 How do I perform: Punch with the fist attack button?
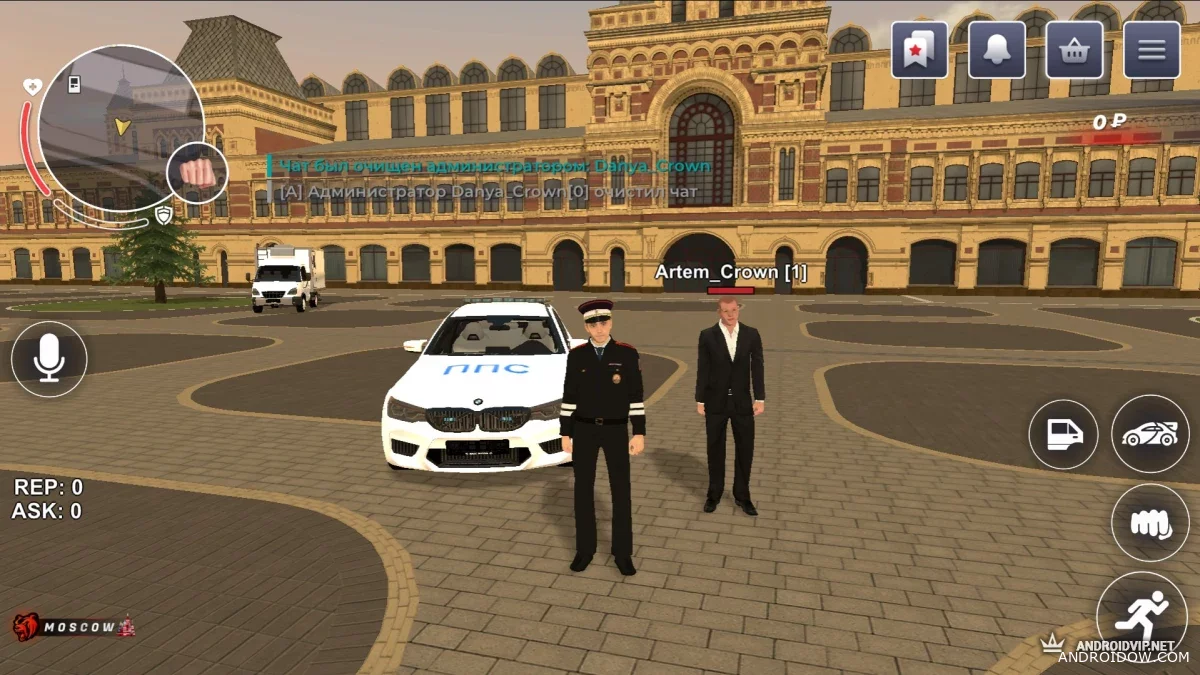coord(1150,522)
